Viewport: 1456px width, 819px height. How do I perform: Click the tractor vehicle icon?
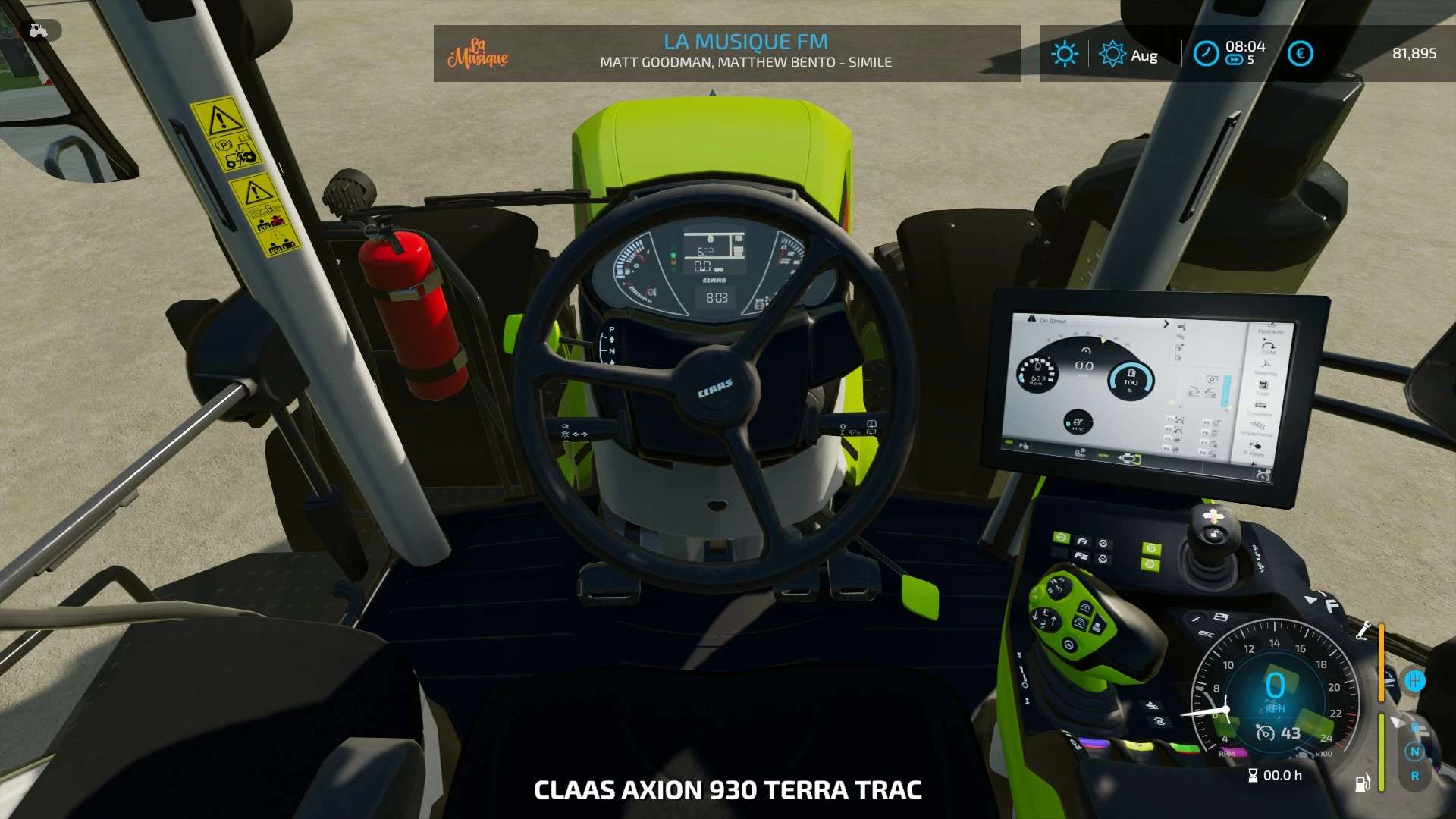coord(38,31)
